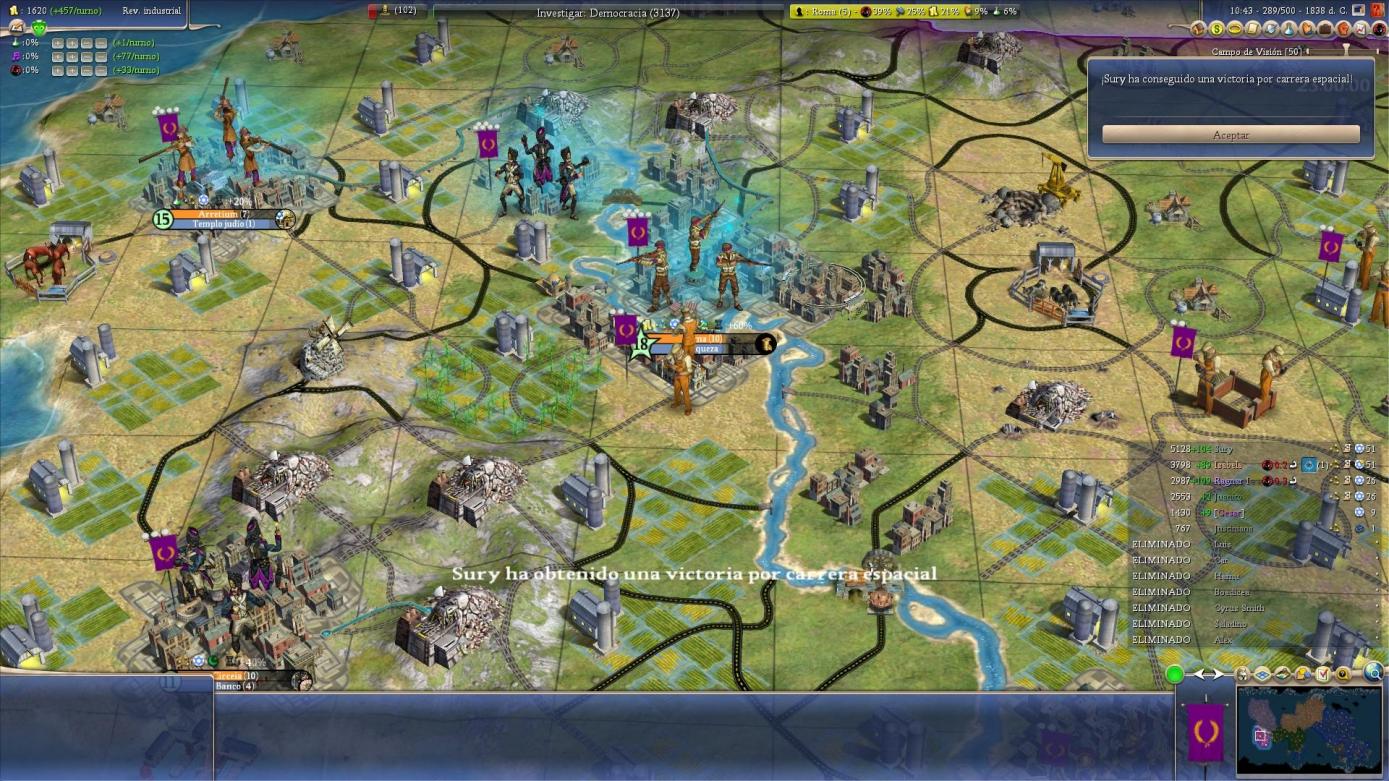Open the Civics screen scroll icon
The height and width of the screenshot is (781, 1389).
pyautogui.click(x=1252, y=31)
